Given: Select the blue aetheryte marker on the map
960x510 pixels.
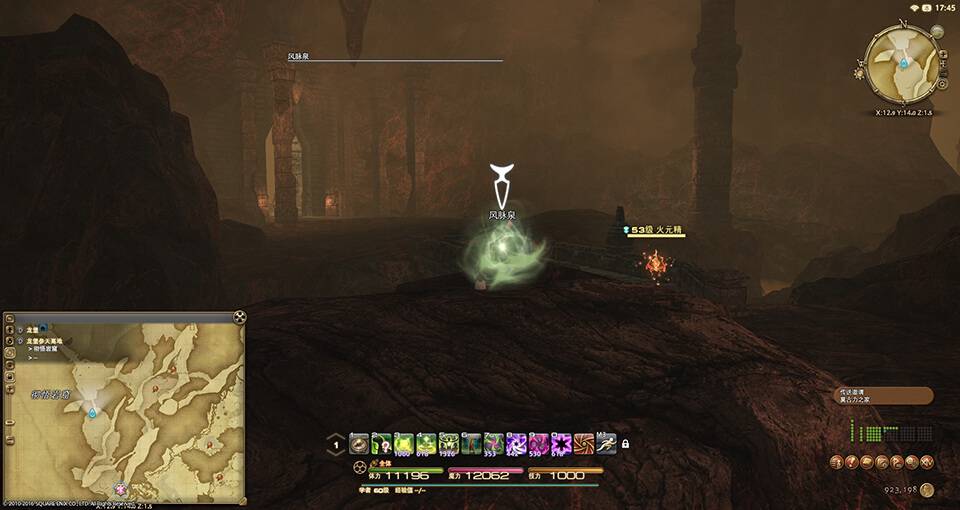Looking at the screenshot, I should pyautogui.click(x=92, y=411).
